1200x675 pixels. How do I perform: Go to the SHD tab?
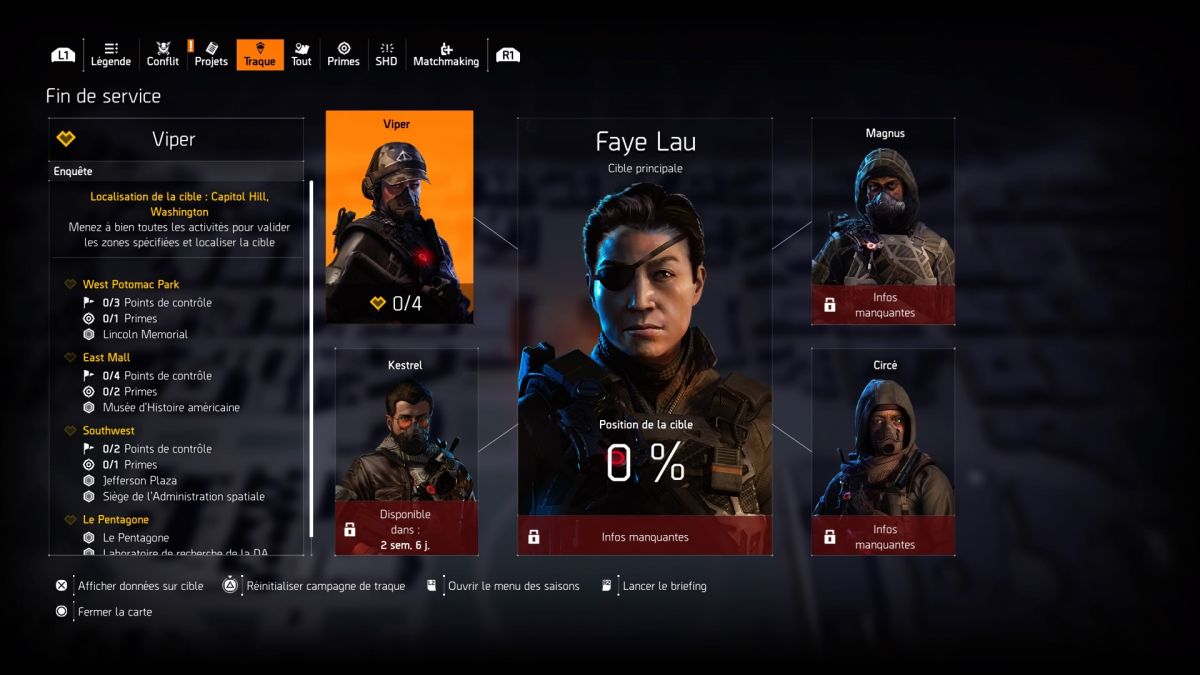[x=386, y=54]
